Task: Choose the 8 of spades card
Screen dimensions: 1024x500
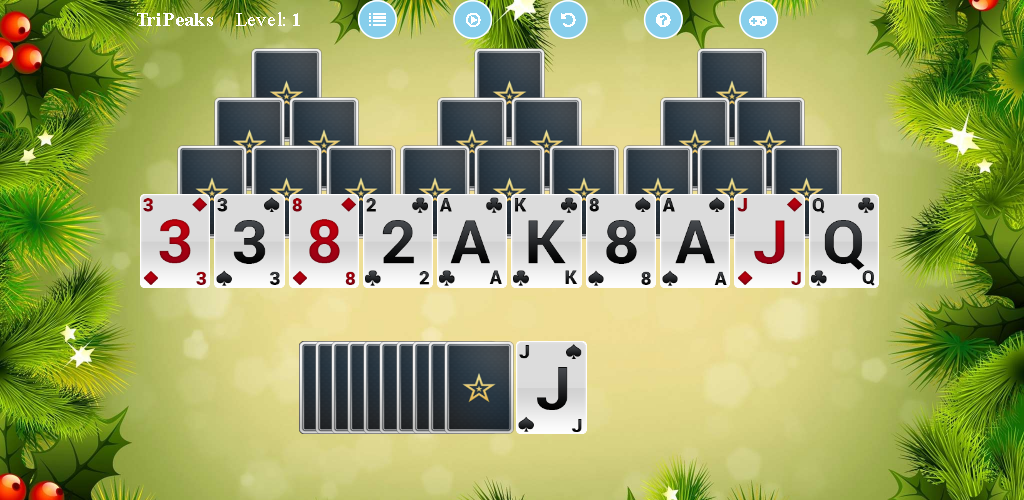Action: (x=620, y=242)
